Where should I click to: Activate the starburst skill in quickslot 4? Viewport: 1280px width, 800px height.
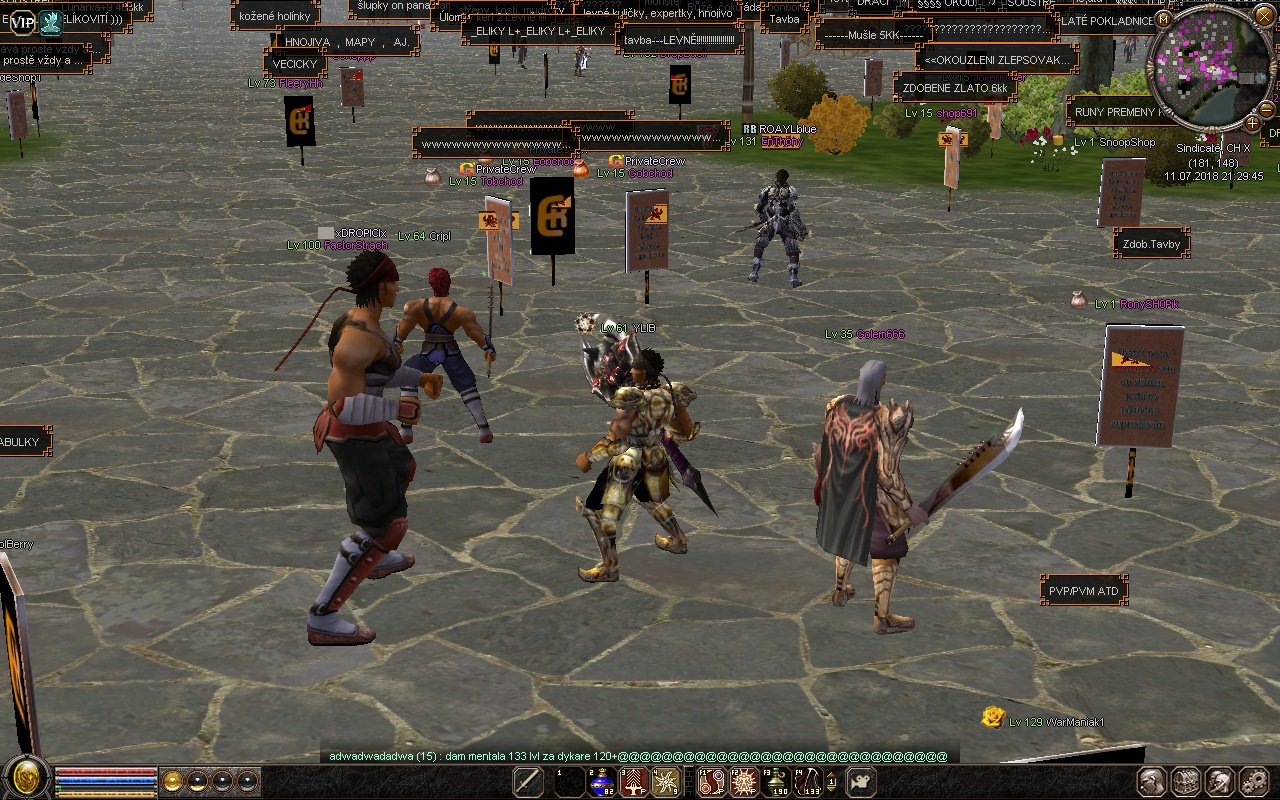coord(666,782)
